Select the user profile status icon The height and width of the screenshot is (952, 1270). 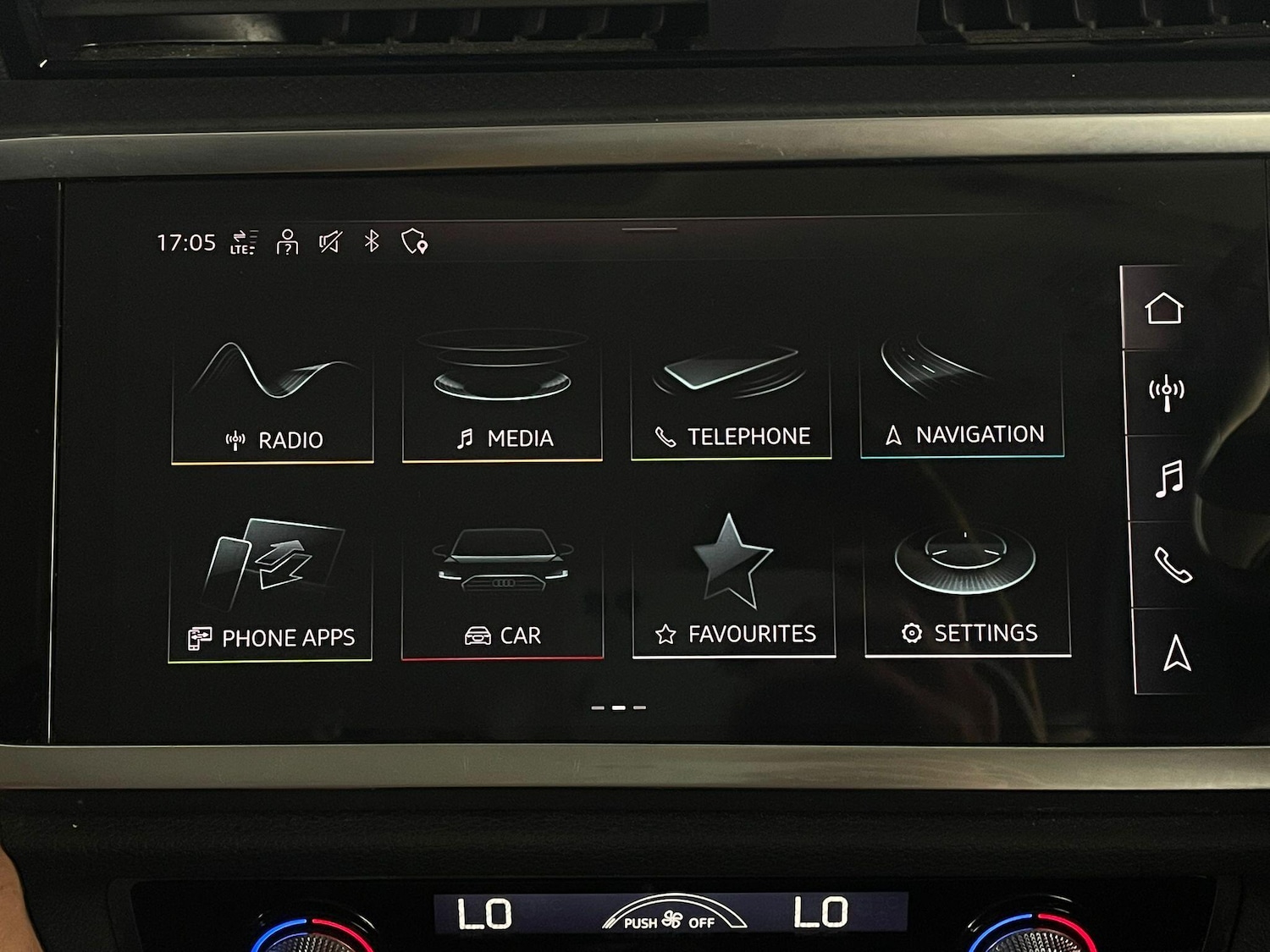pyautogui.click(x=288, y=242)
